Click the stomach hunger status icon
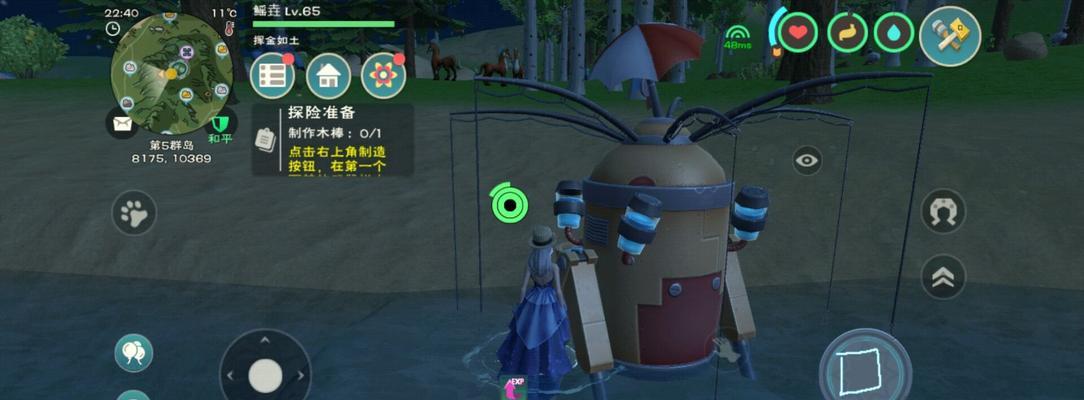Image resolution: width=1084 pixels, height=400 pixels. pyautogui.click(x=847, y=33)
